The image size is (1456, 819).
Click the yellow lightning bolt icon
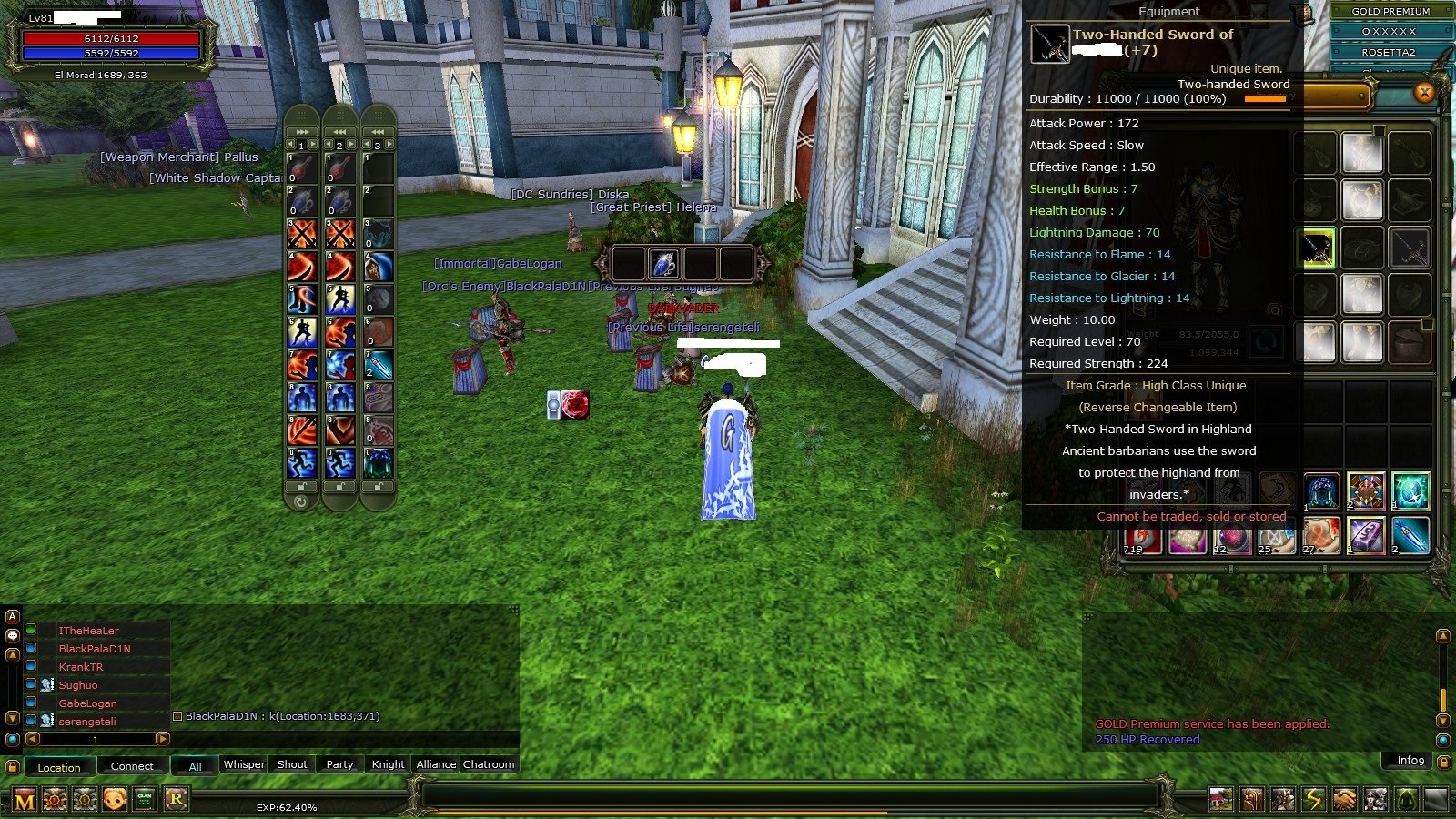[1314, 798]
